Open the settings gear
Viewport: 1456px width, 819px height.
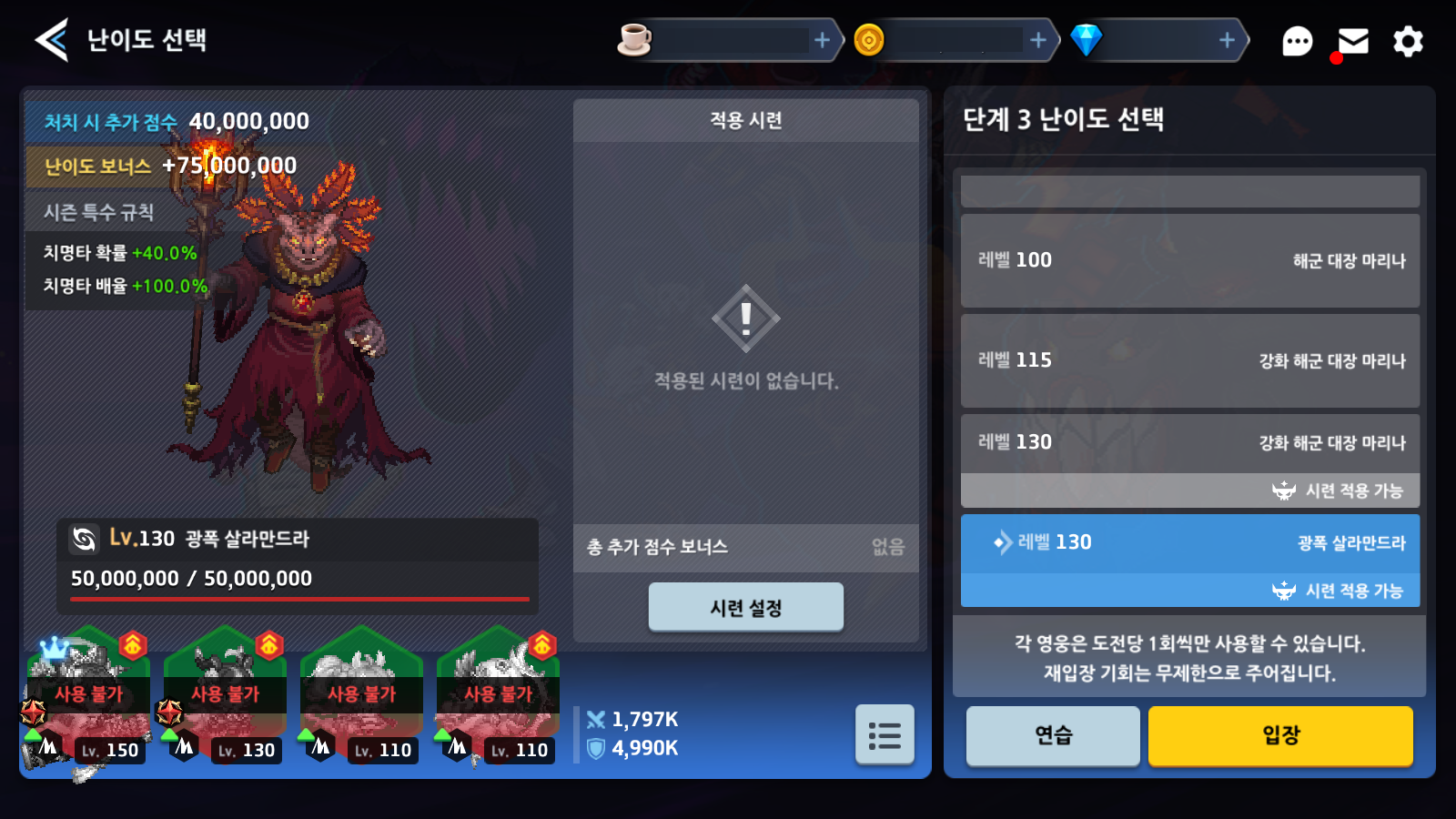tap(1408, 41)
